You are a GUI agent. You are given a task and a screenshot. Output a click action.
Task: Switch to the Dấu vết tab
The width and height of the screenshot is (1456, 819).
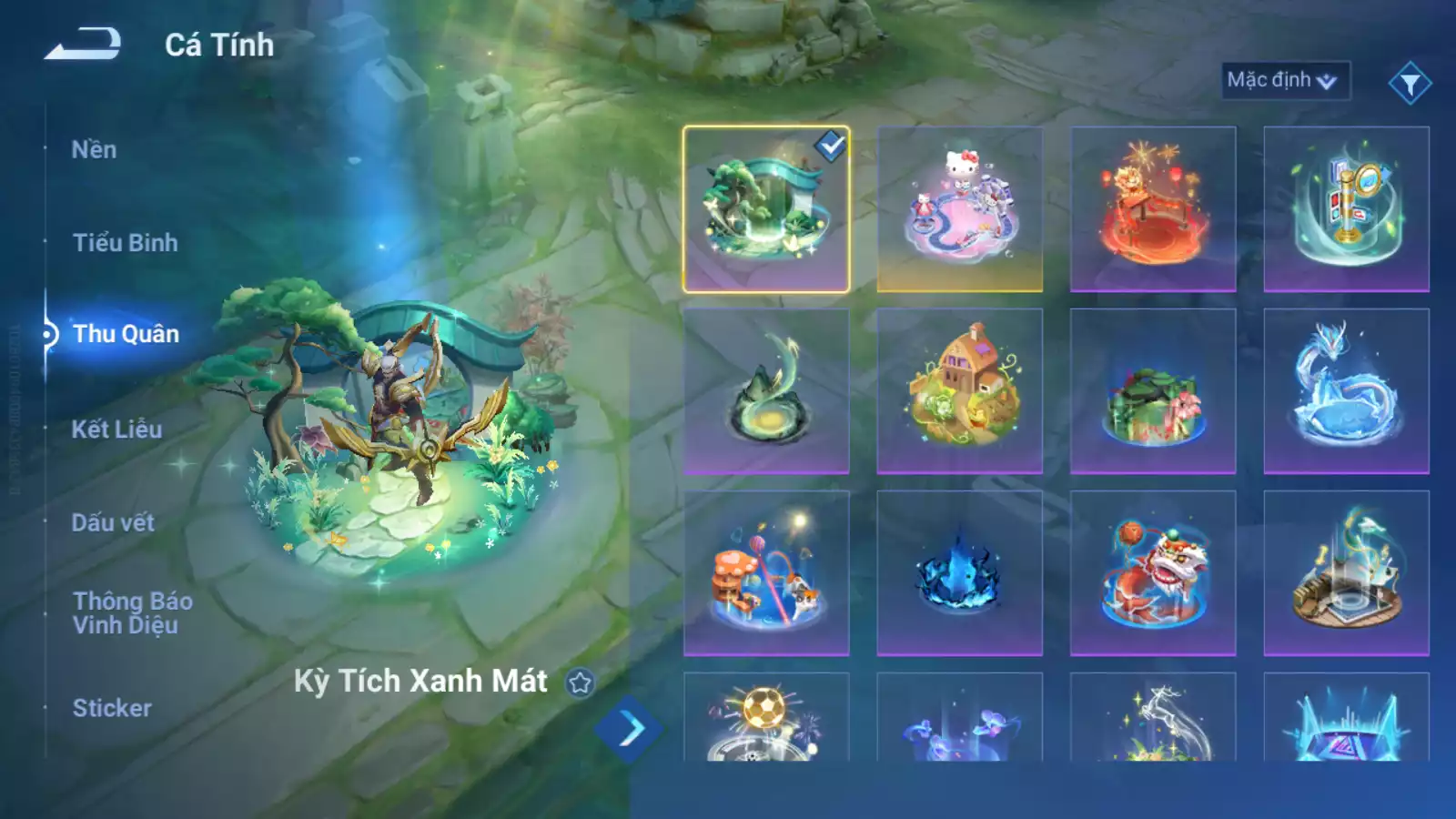click(113, 522)
